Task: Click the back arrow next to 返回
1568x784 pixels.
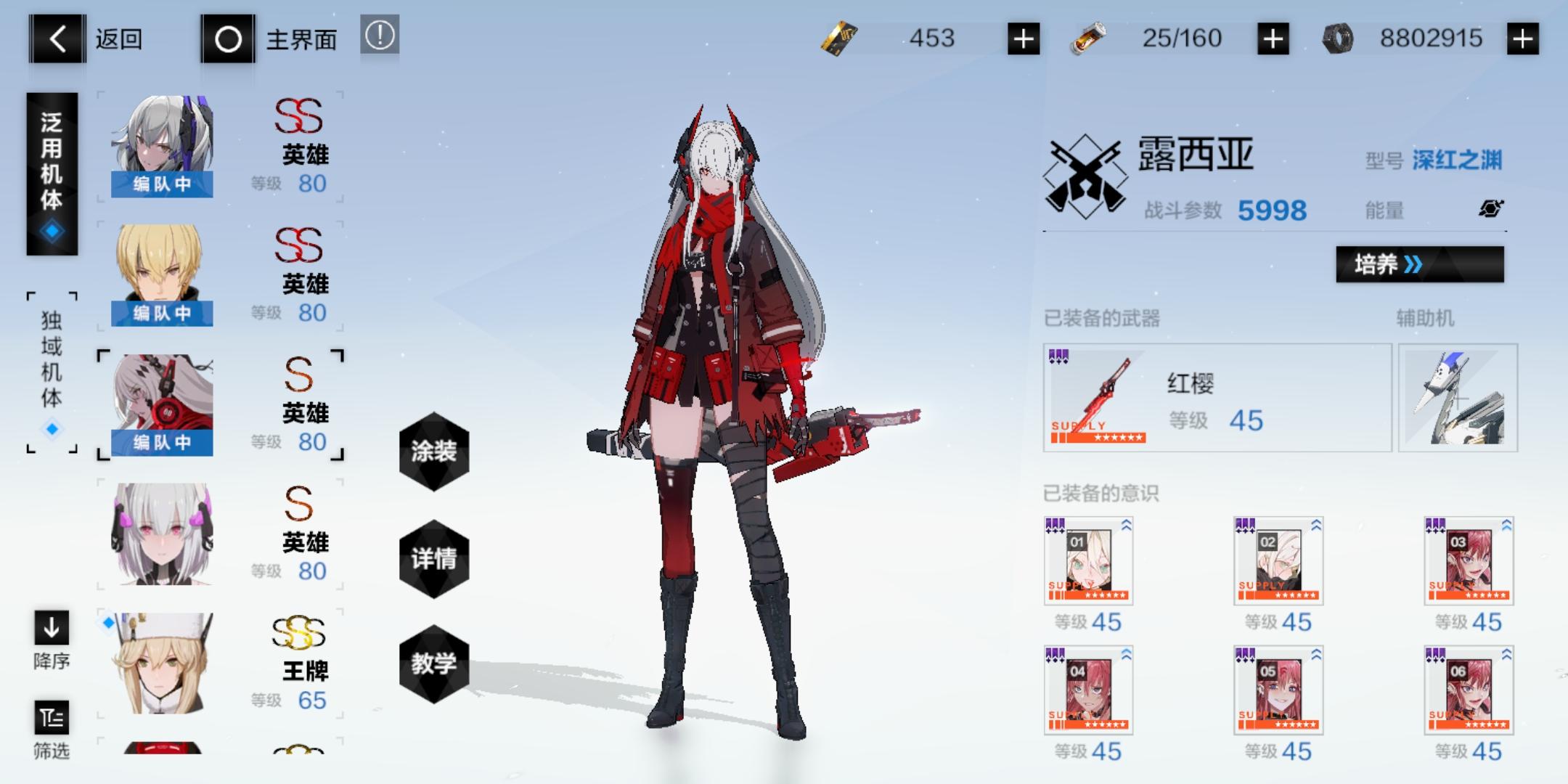Action: (57, 39)
